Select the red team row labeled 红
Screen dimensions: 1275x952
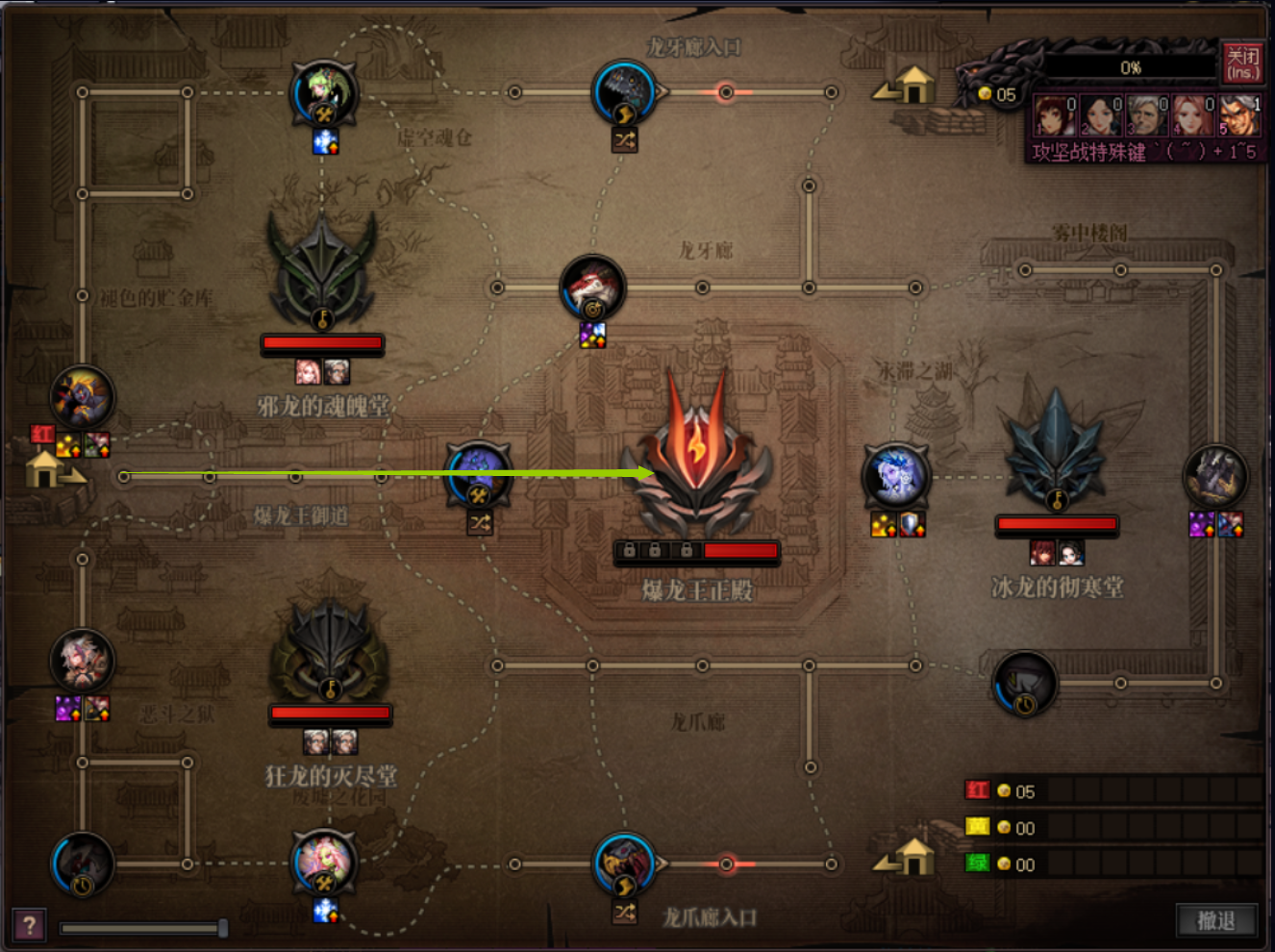coord(978,790)
